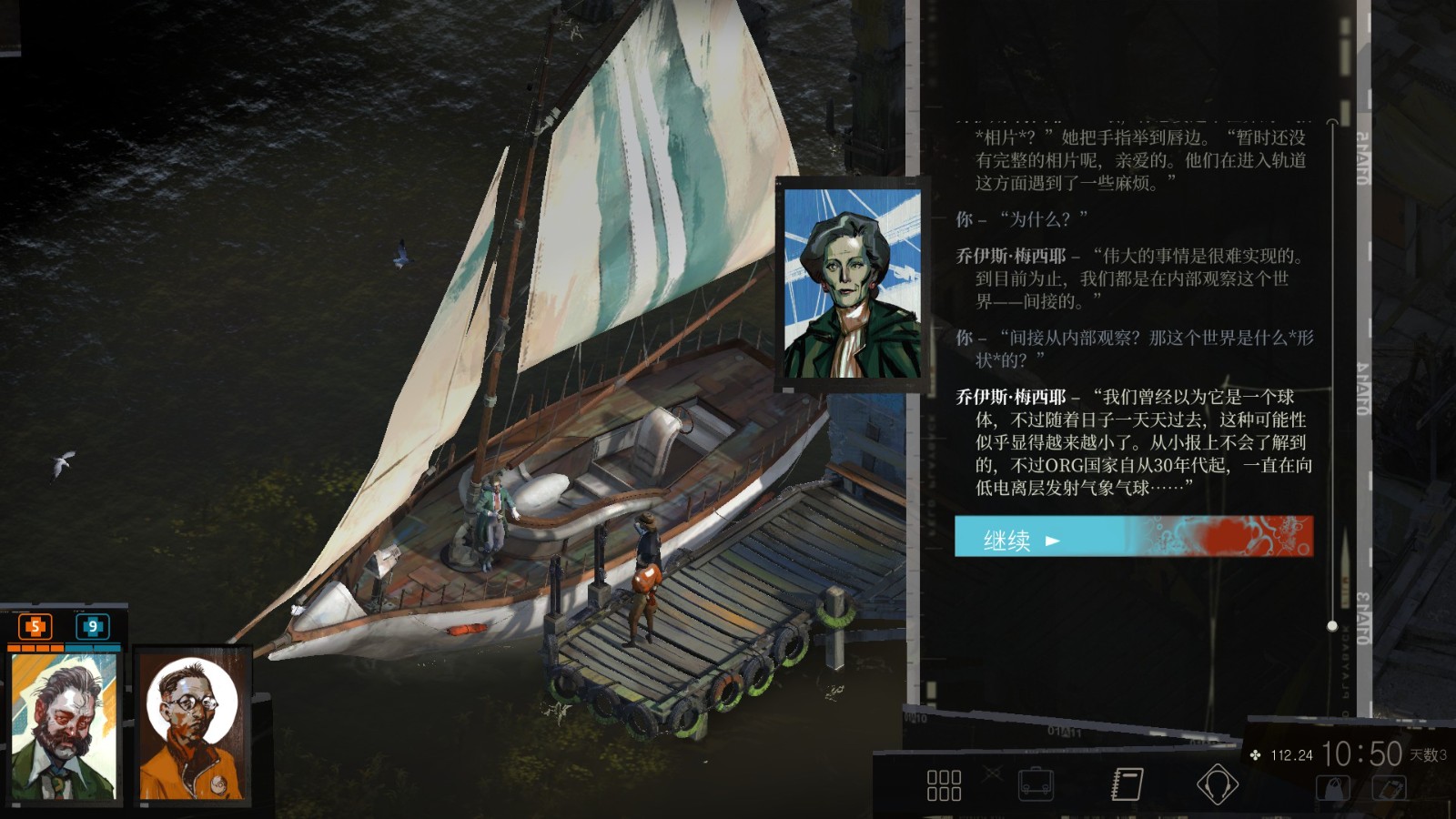This screenshot has height=819, width=1456.
Task: Click the character standing on the dock
Action: (647, 573)
